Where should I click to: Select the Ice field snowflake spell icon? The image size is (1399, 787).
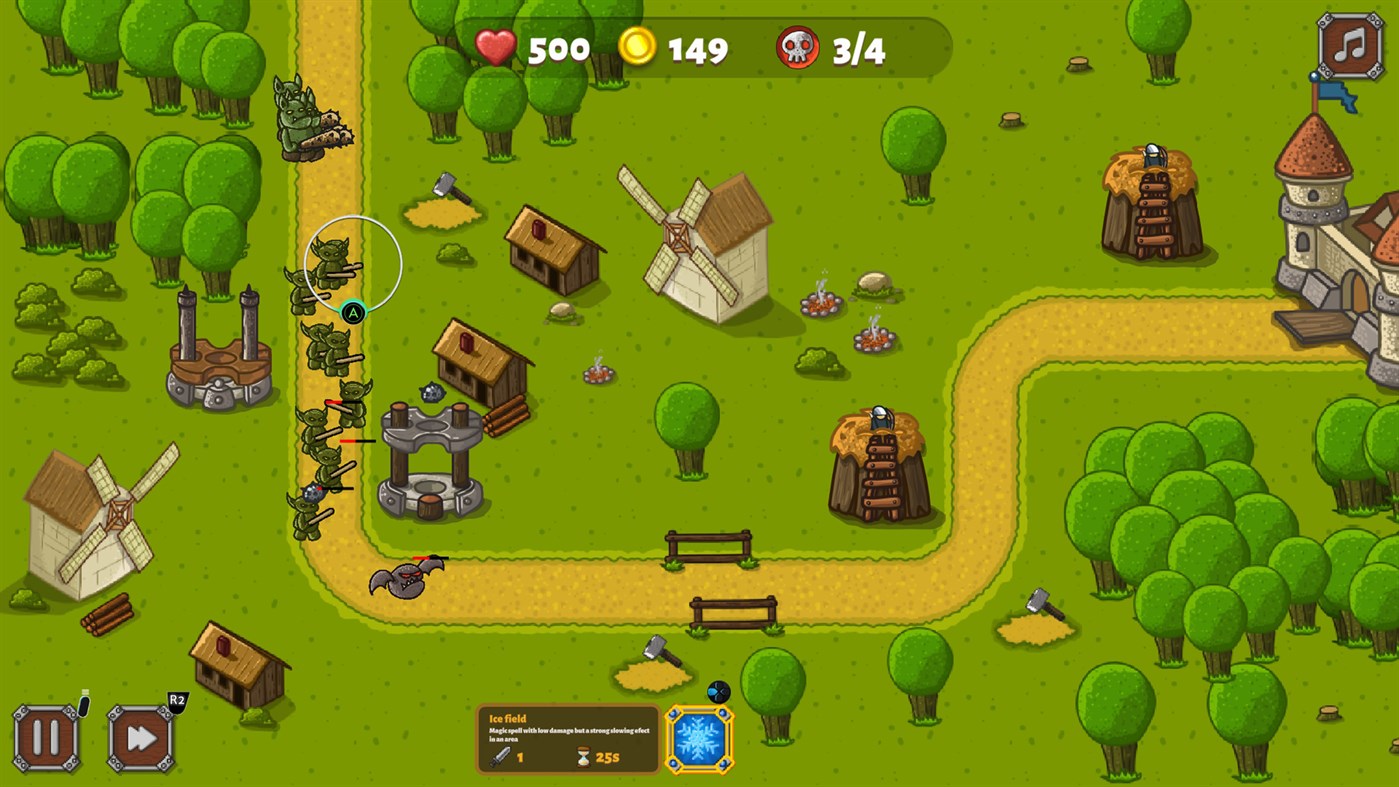coord(697,738)
